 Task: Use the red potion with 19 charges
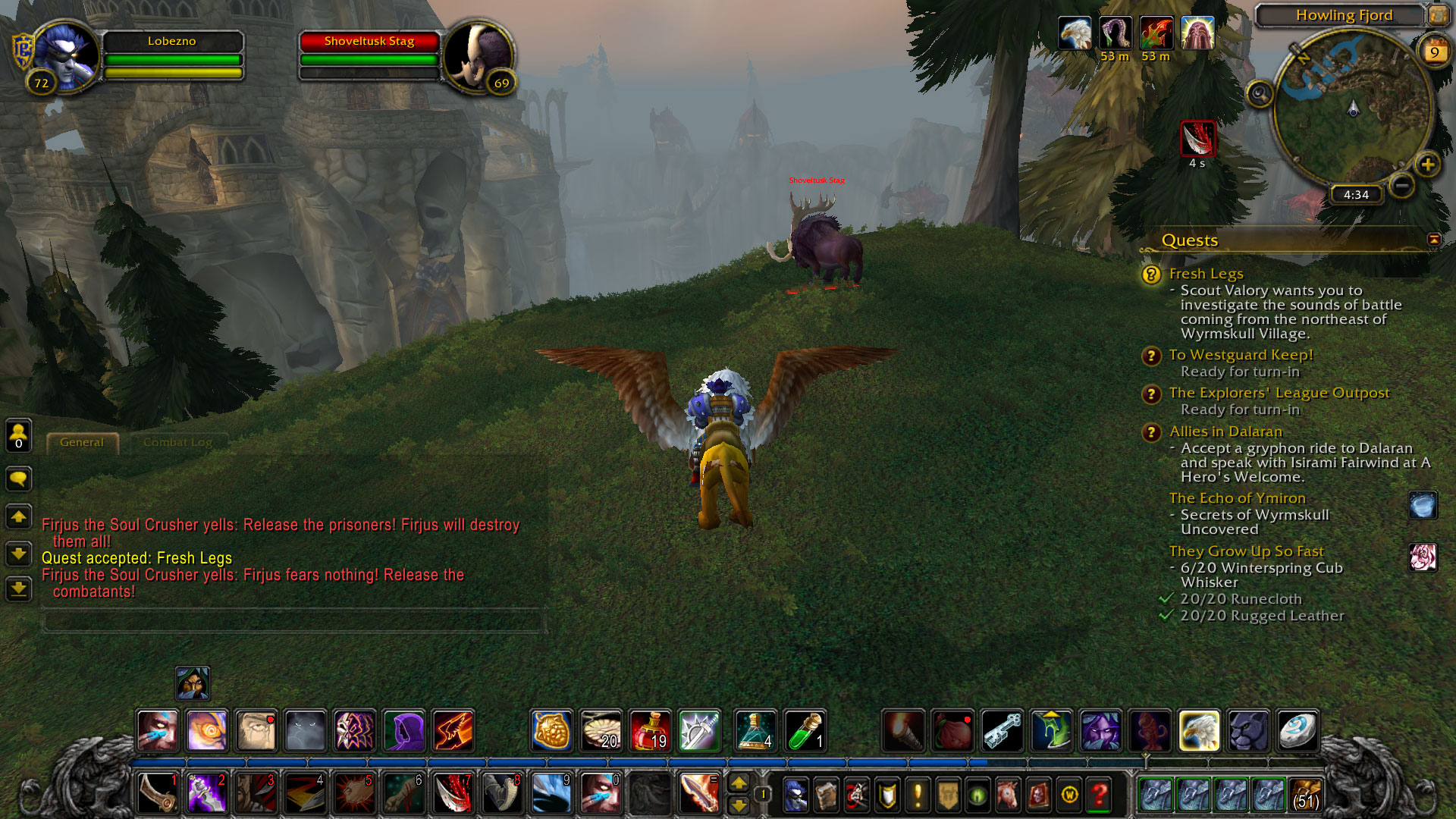tap(651, 730)
